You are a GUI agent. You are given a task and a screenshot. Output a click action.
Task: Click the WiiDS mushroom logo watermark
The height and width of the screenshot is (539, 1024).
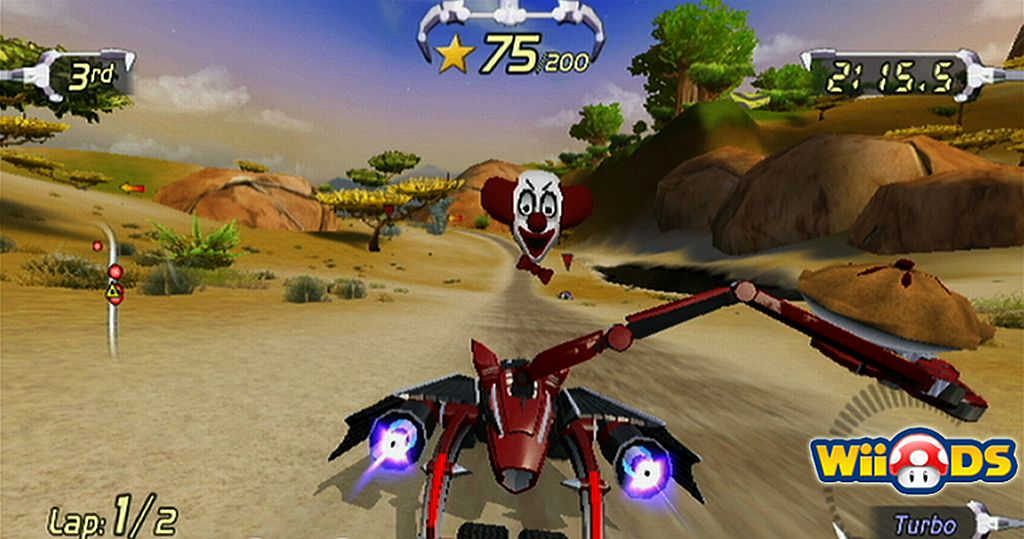point(914,460)
